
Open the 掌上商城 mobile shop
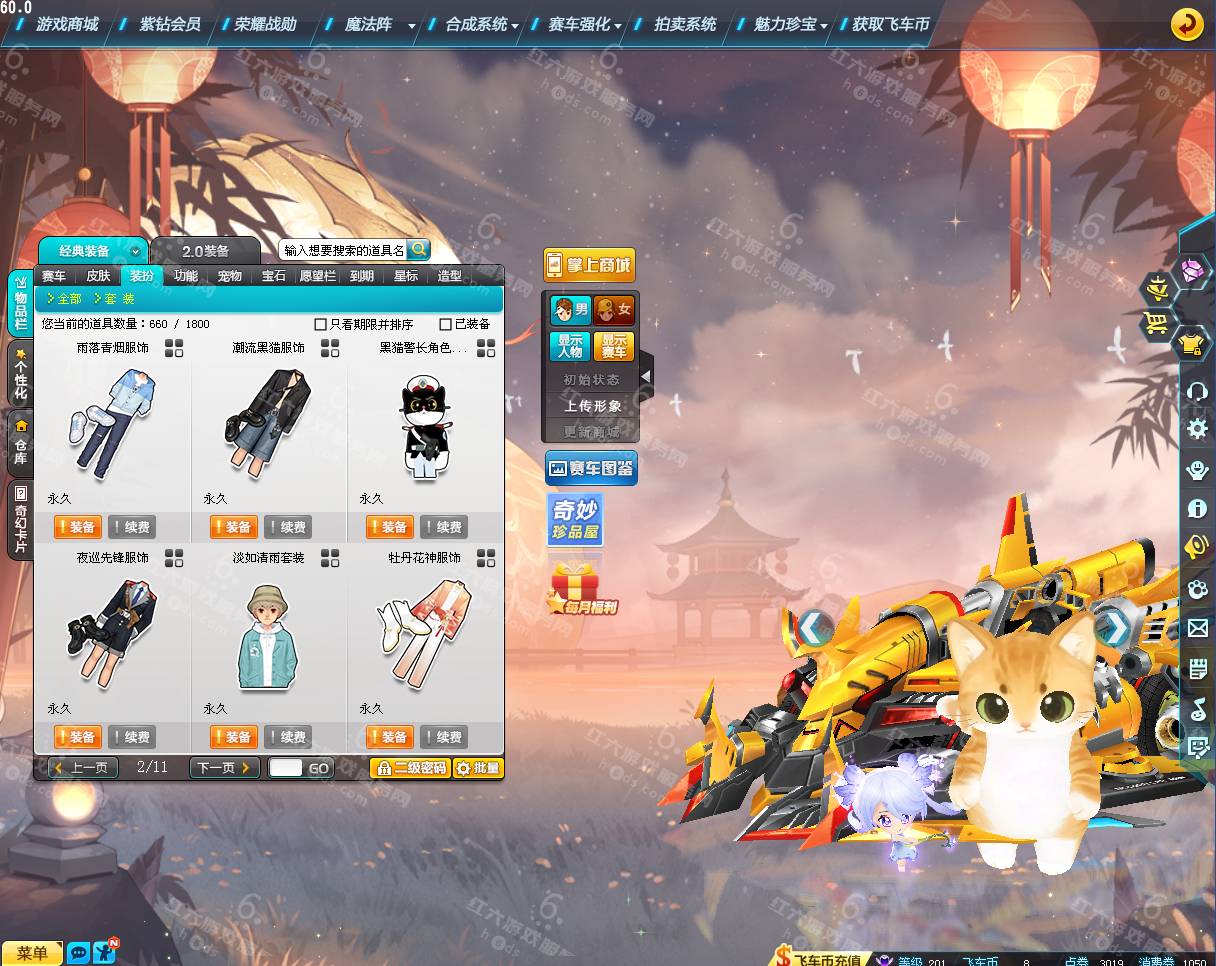coord(589,265)
